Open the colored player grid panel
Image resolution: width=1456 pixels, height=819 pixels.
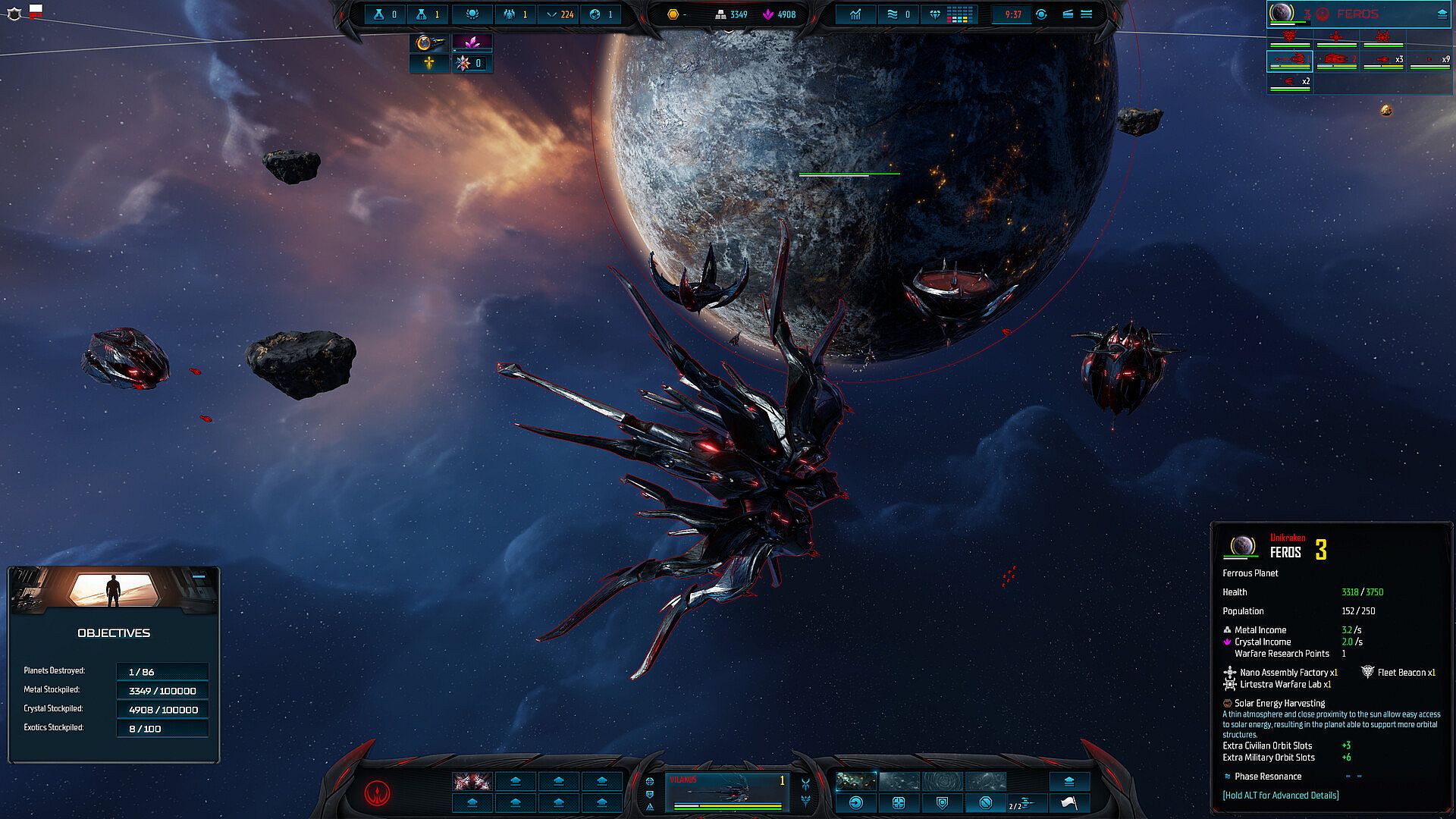[x=960, y=14]
